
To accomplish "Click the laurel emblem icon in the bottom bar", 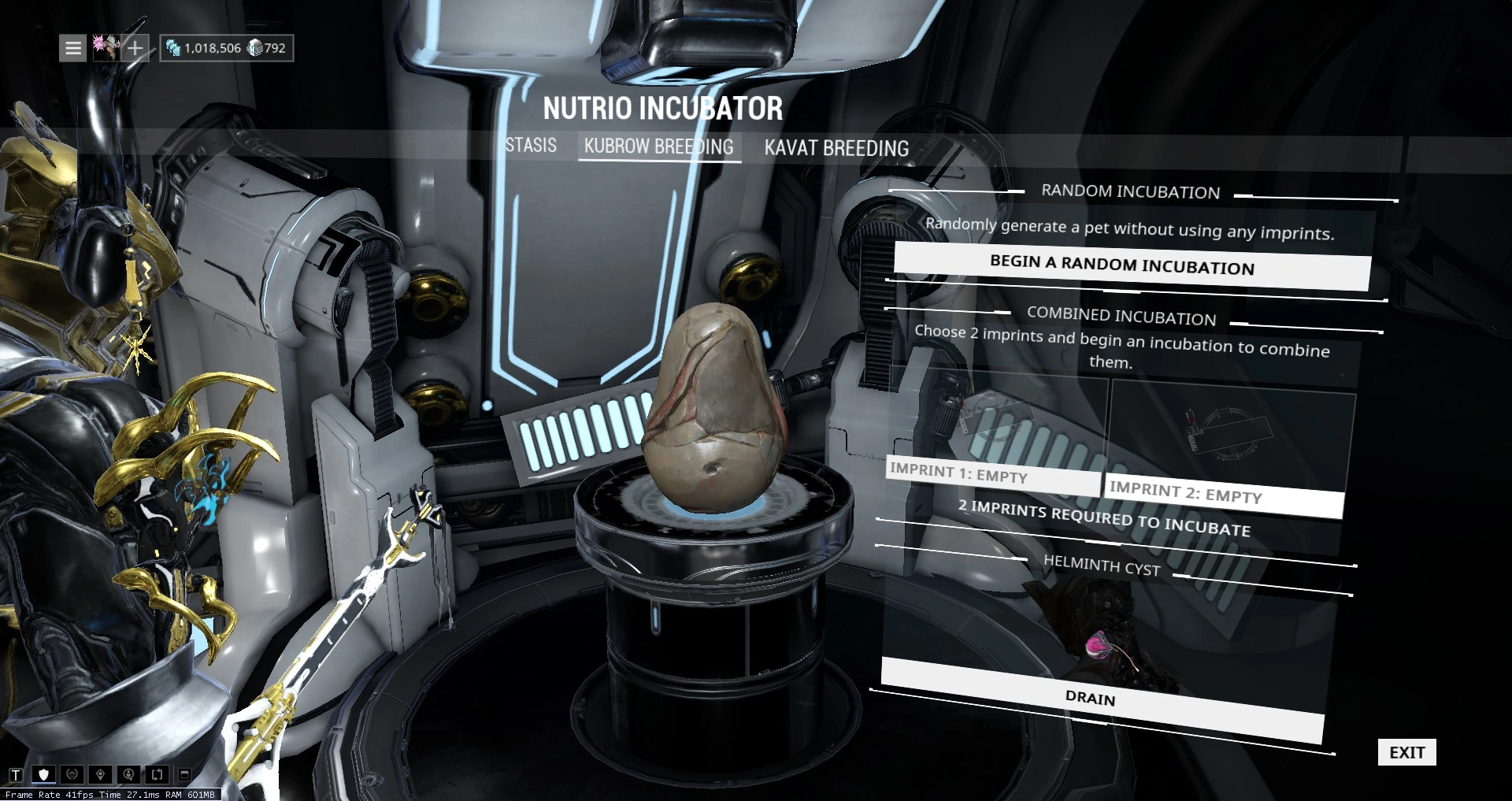I will click(72, 774).
